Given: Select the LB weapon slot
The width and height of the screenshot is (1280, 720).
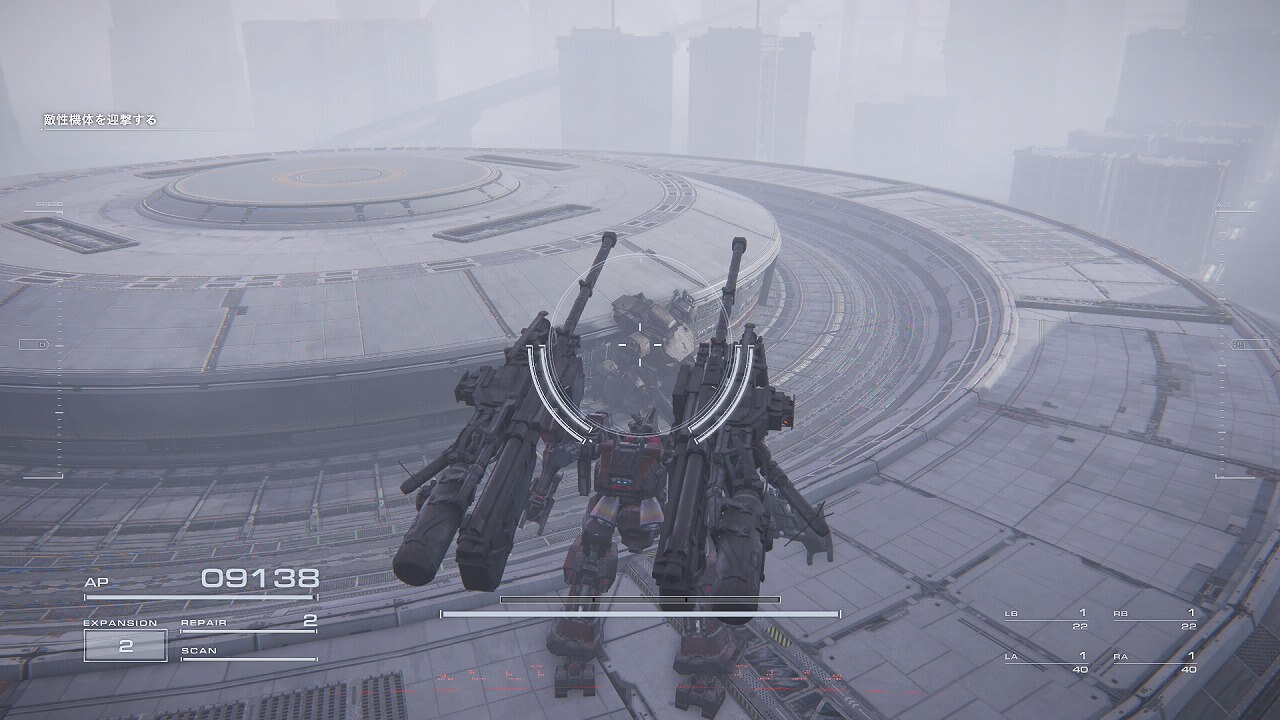Looking at the screenshot, I should coord(1046,619).
